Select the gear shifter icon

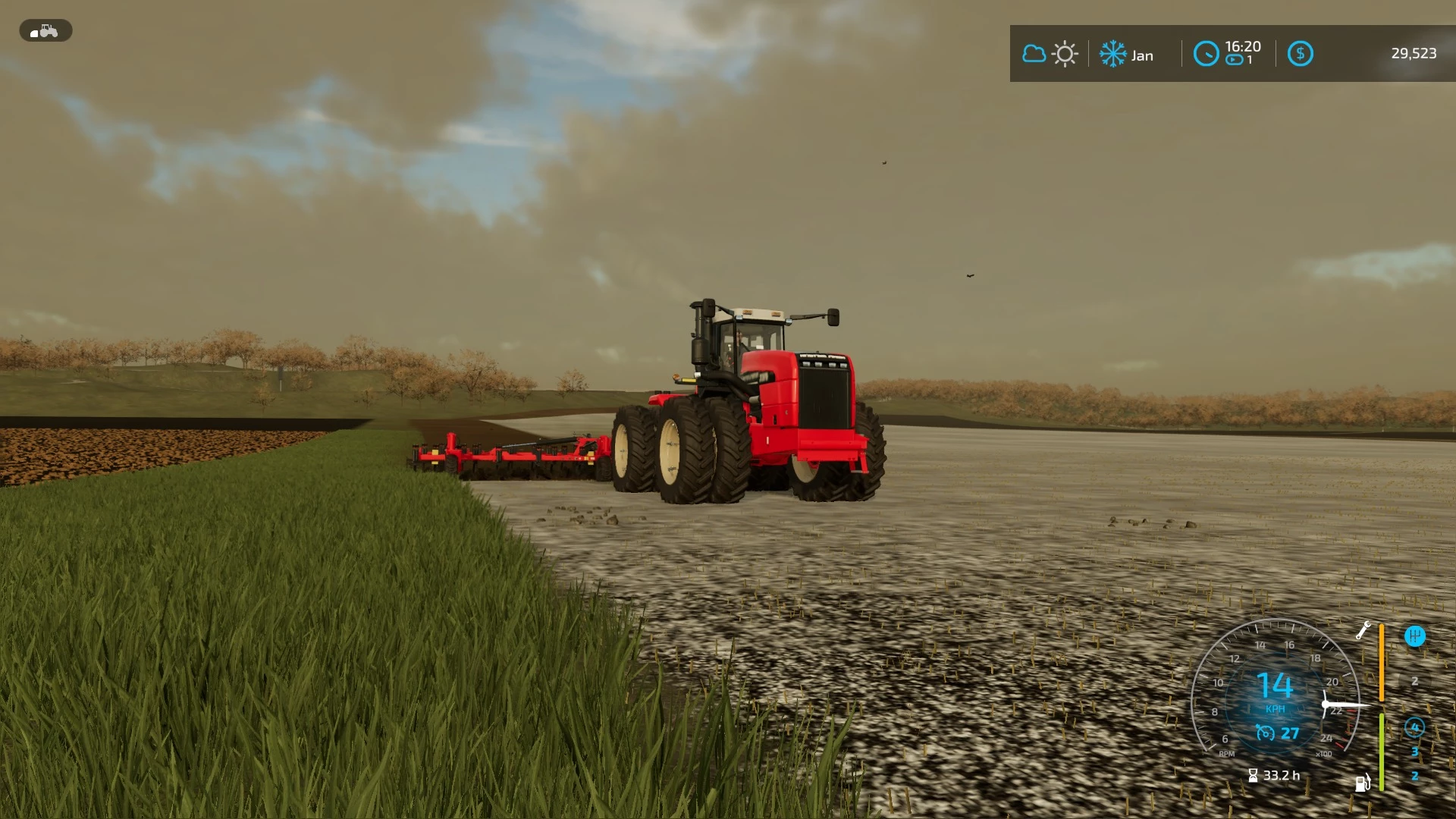[x=1414, y=636]
